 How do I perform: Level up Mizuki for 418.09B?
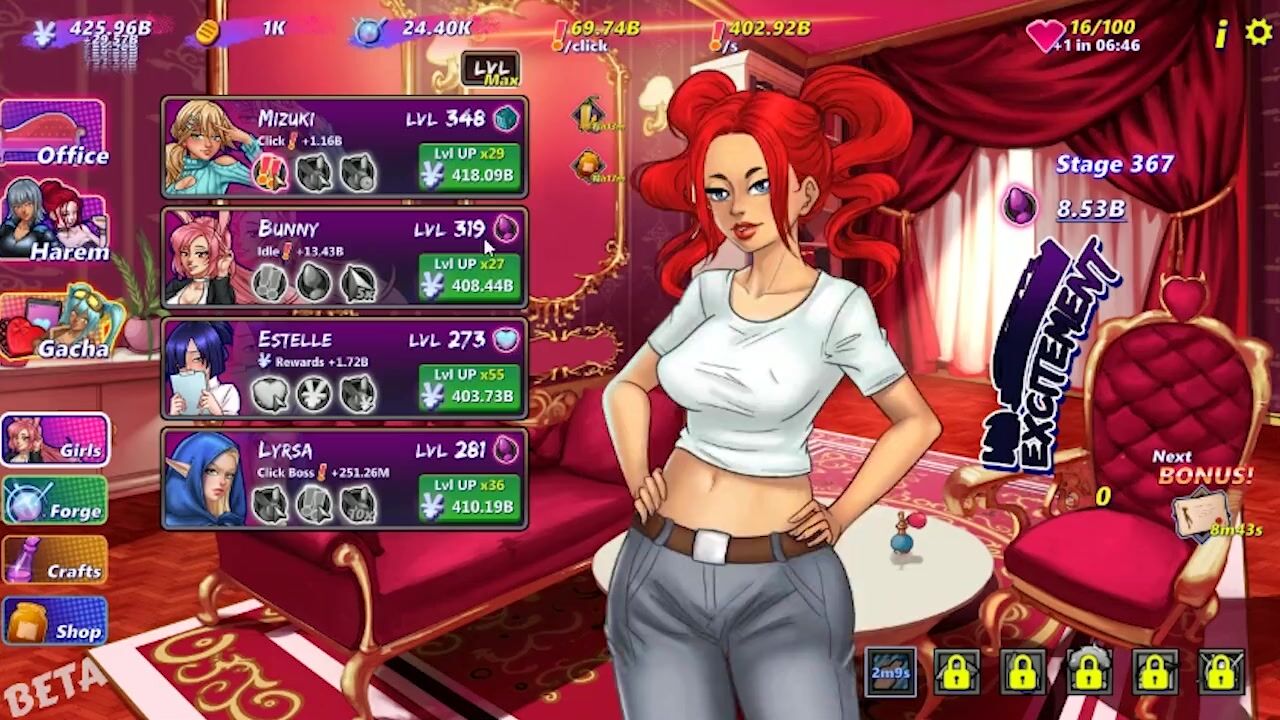pos(469,165)
